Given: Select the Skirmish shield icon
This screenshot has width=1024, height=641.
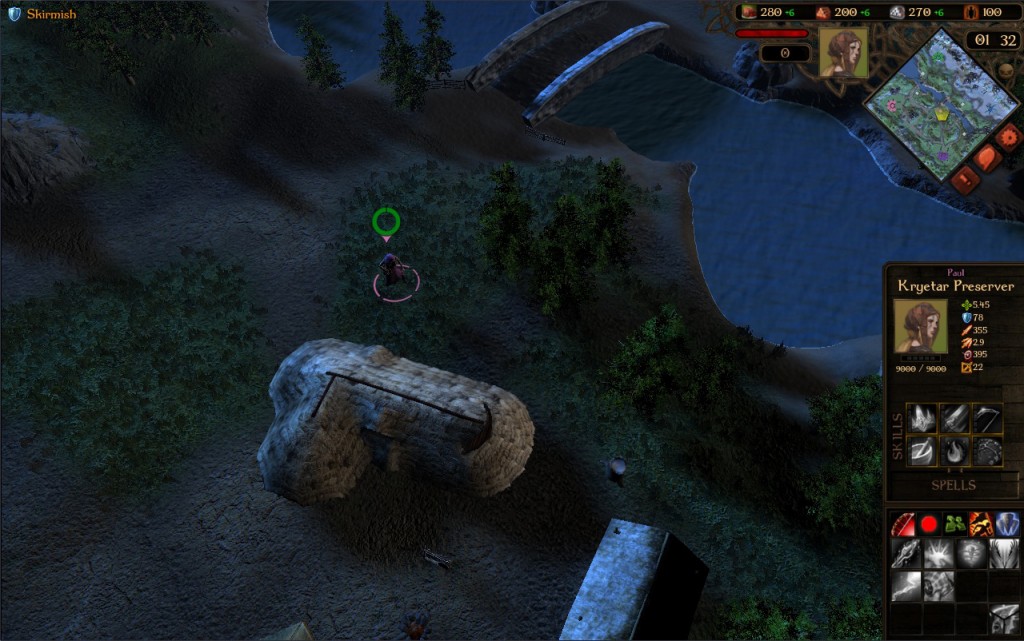Looking at the screenshot, I should pos(14,14).
